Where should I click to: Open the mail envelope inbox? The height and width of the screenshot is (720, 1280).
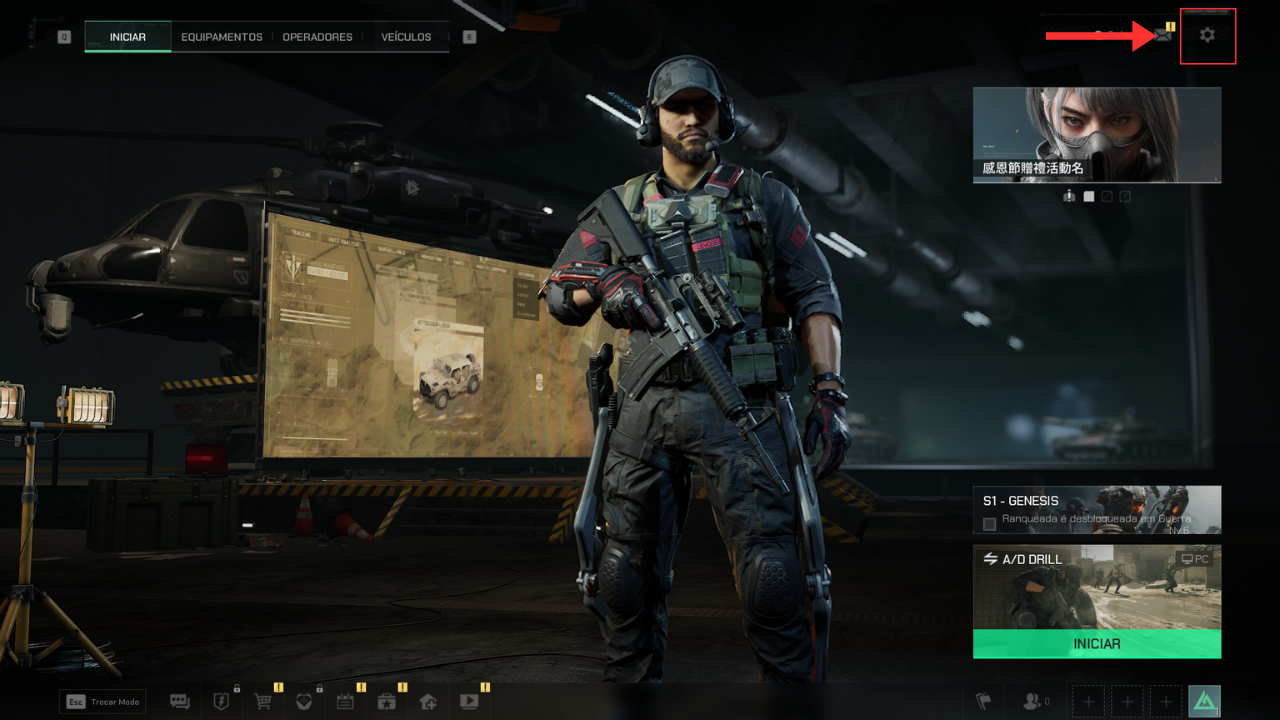click(1162, 35)
